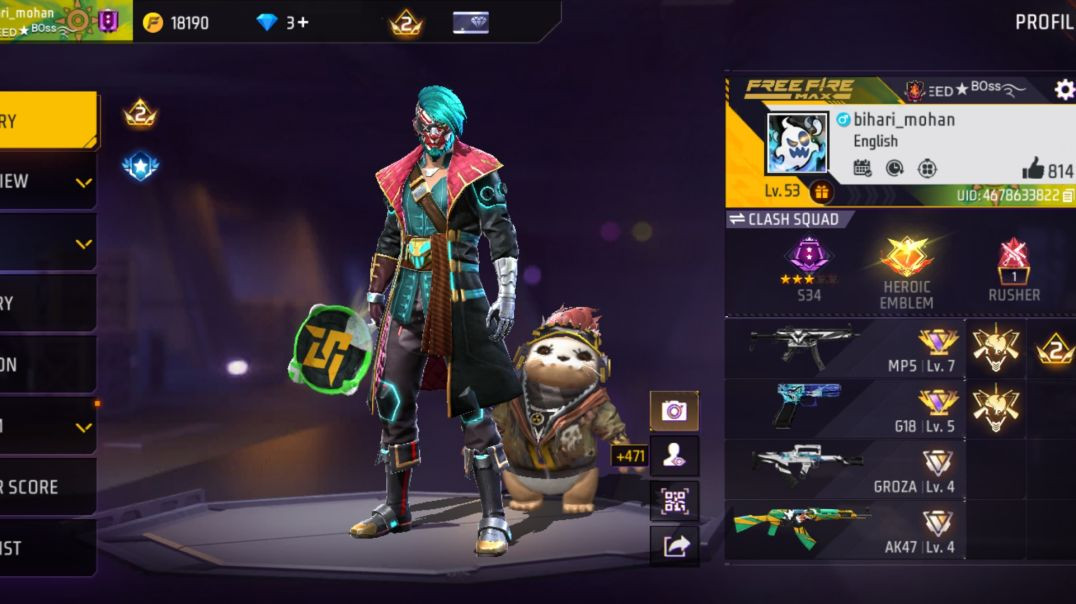Give a like with the thumbs-up icon
1076x604 pixels.
pyautogui.click(x=1033, y=169)
